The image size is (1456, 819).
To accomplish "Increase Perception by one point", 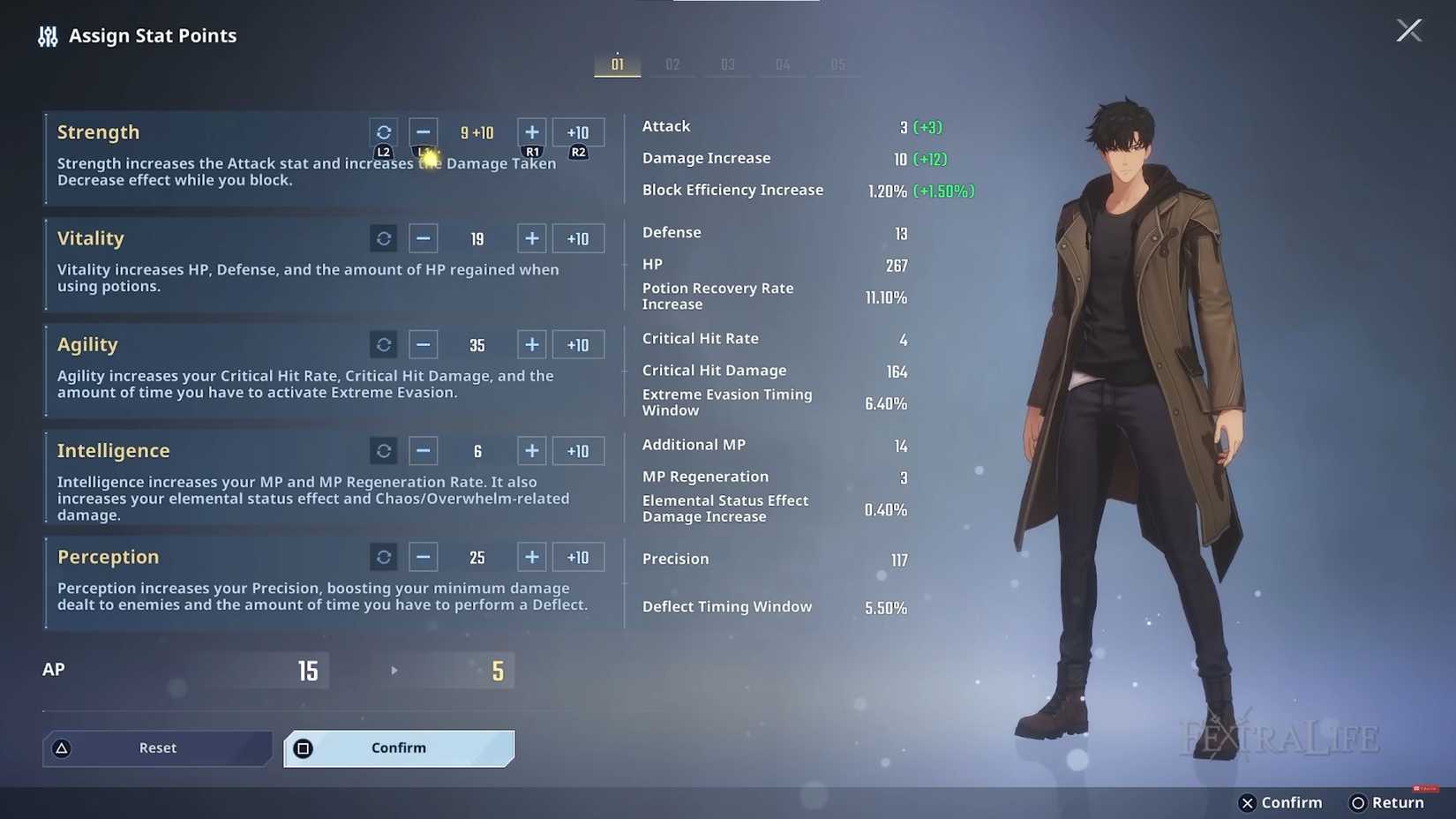I will [531, 558].
